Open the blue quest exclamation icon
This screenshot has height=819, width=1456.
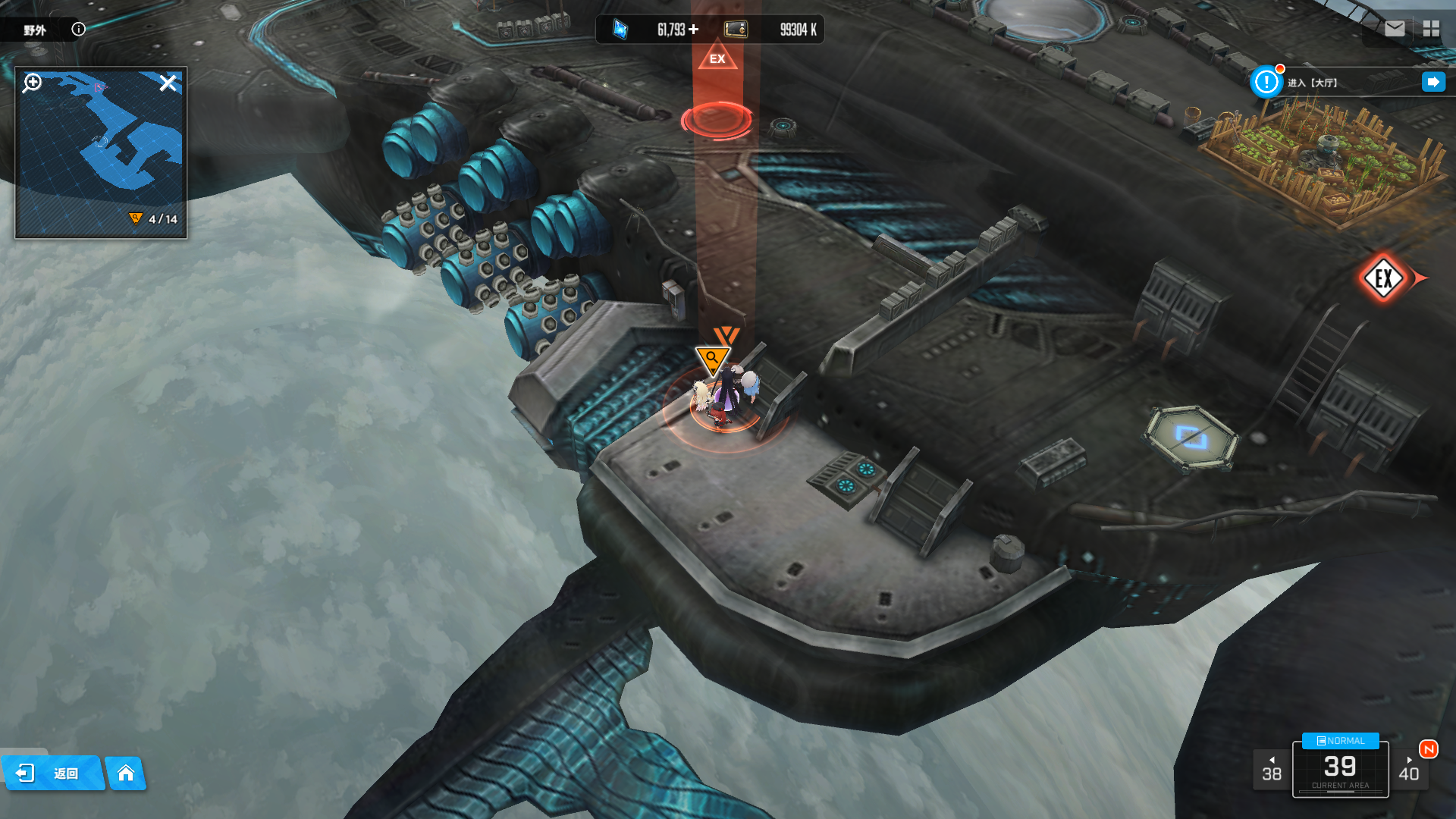pyautogui.click(x=1266, y=82)
